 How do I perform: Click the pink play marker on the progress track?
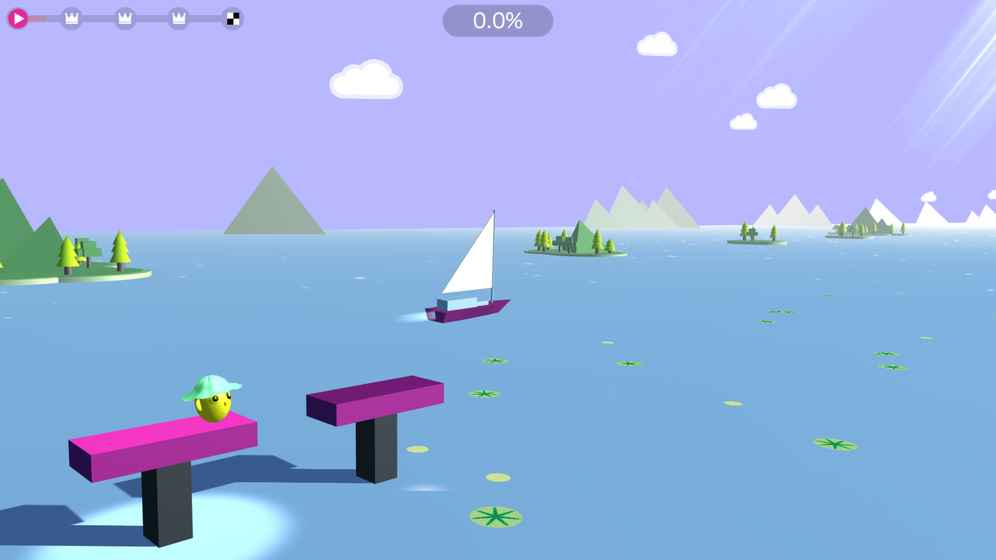click(x=18, y=18)
